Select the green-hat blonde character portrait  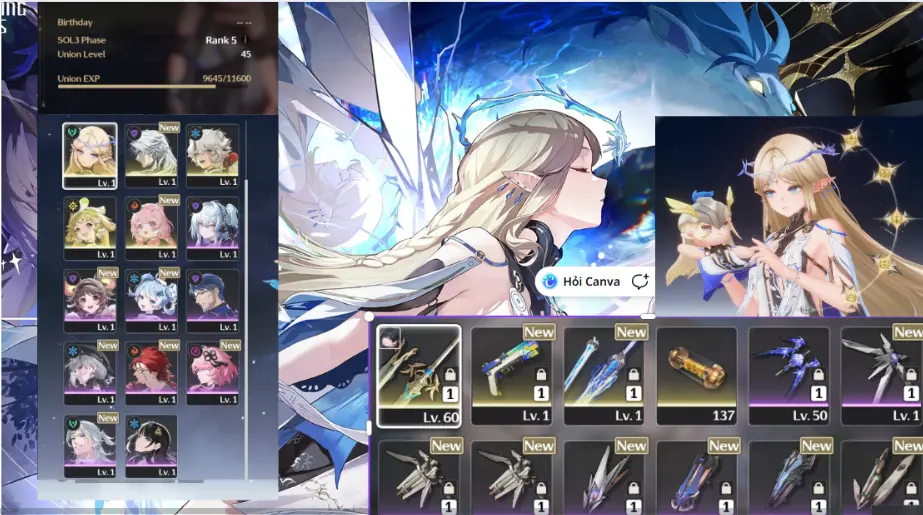(x=90, y=228)
